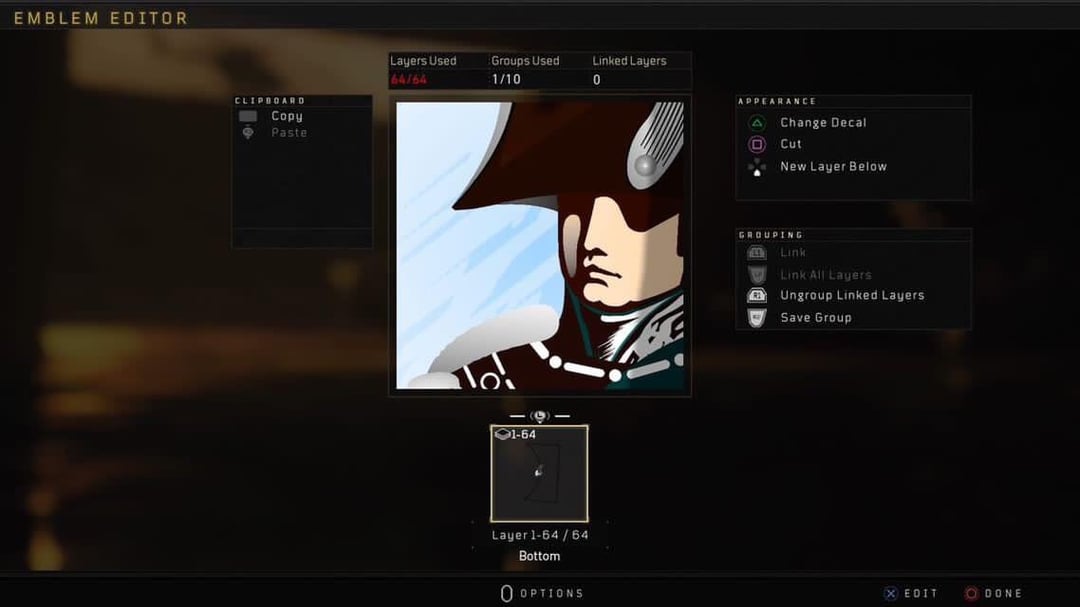Viewport: 1080px width, 607px height.
Task: Select the Layer 1-64 group thumbnail
Action: (x=539, y=473)
